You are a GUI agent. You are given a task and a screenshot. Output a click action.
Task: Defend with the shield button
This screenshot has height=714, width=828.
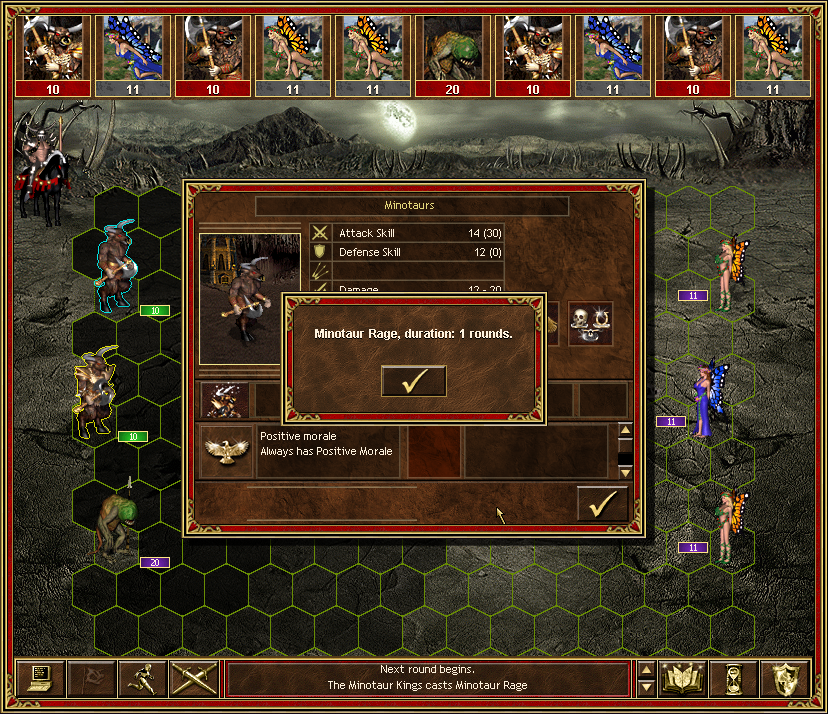[x=784, y=678]
